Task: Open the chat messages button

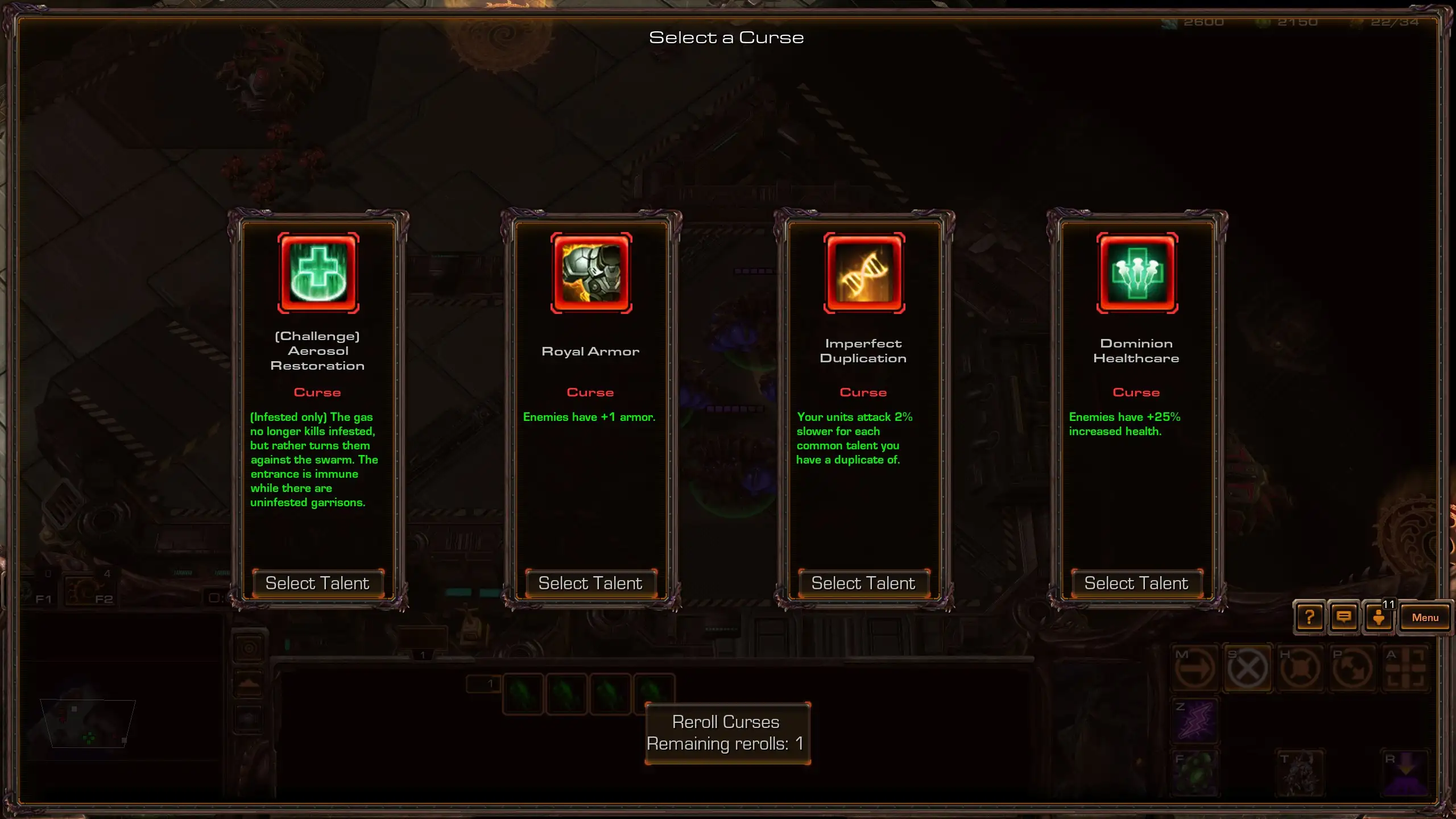Action: 1344,618
